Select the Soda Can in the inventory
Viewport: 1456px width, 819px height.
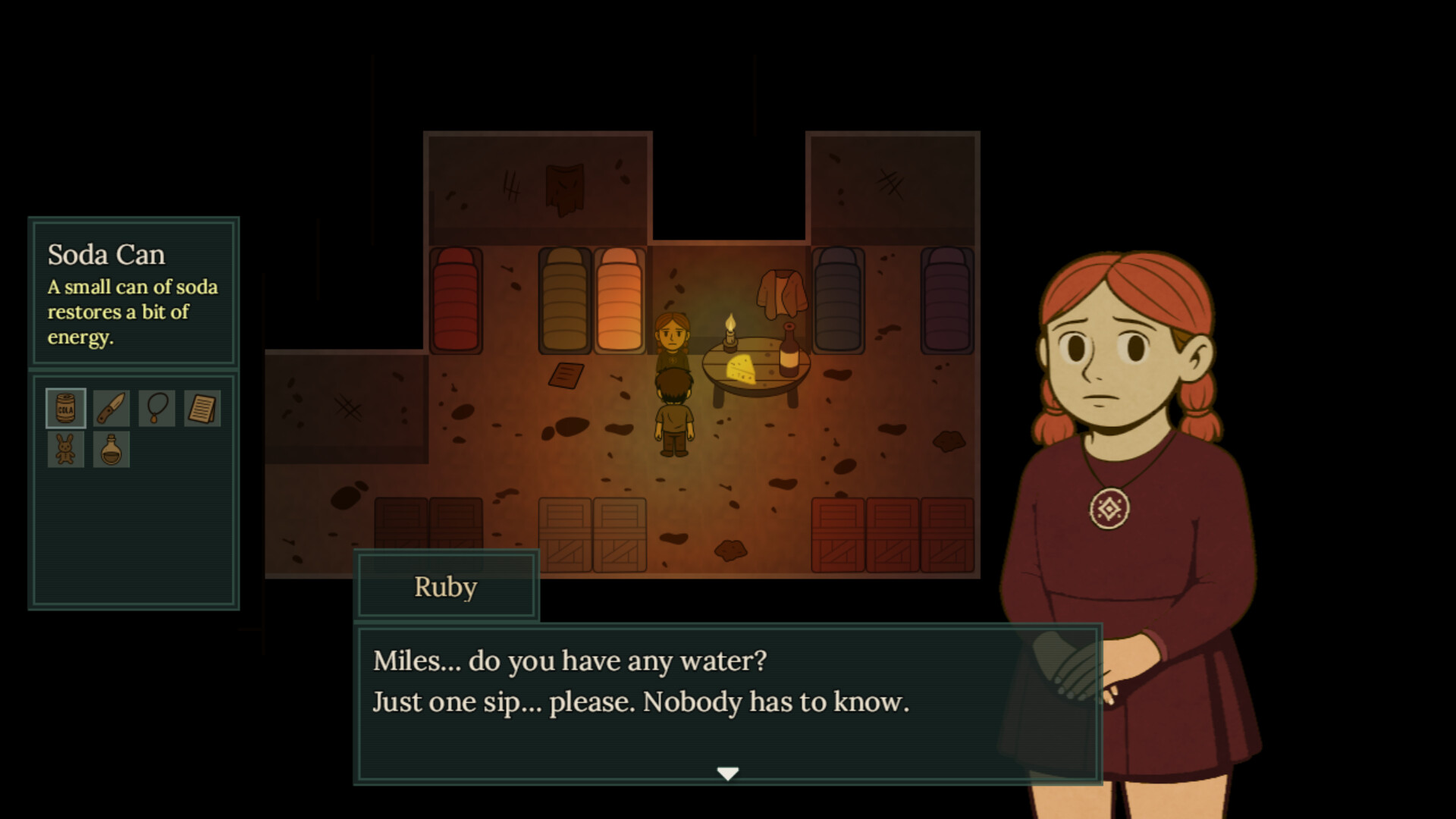(65, 408)
